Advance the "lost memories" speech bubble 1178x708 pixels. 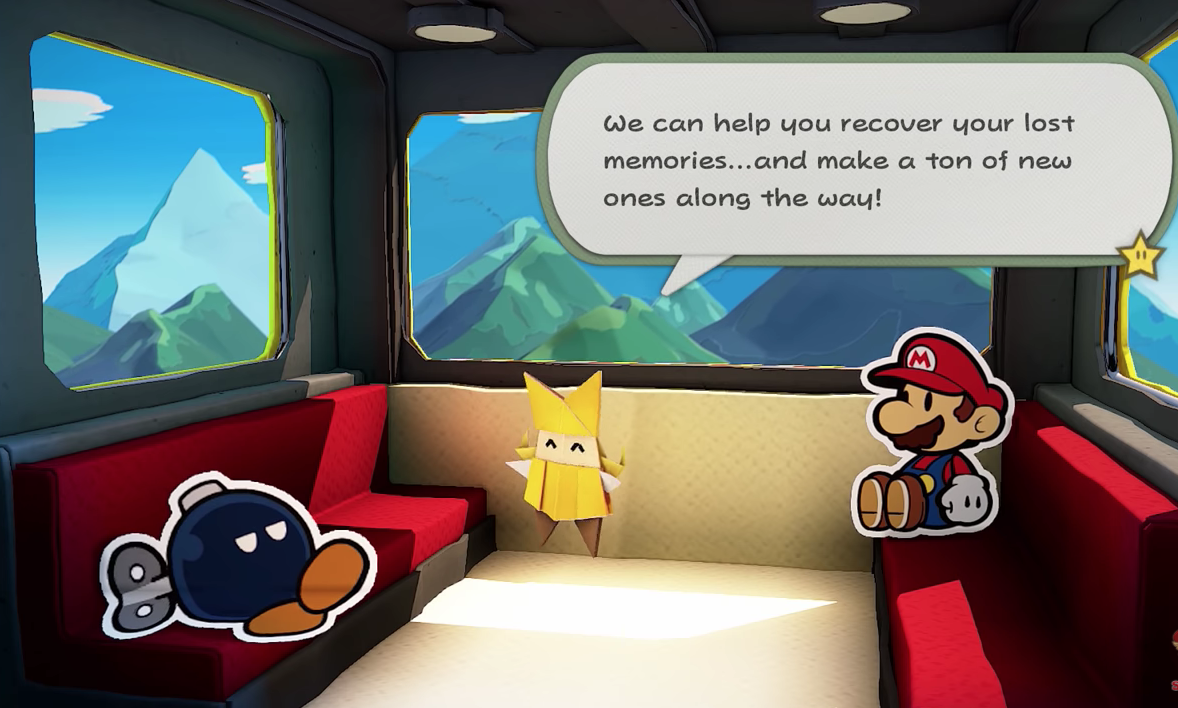point(840,160)
